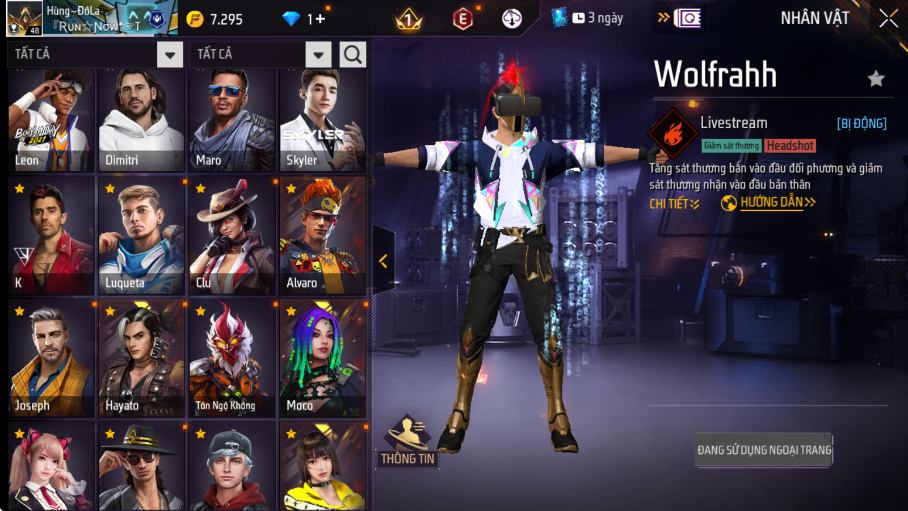Image resolution: width=908 pixels, height=511 pixels.
Task: Open the THÔNG TIN character info
Action: (x=408, y=441)
